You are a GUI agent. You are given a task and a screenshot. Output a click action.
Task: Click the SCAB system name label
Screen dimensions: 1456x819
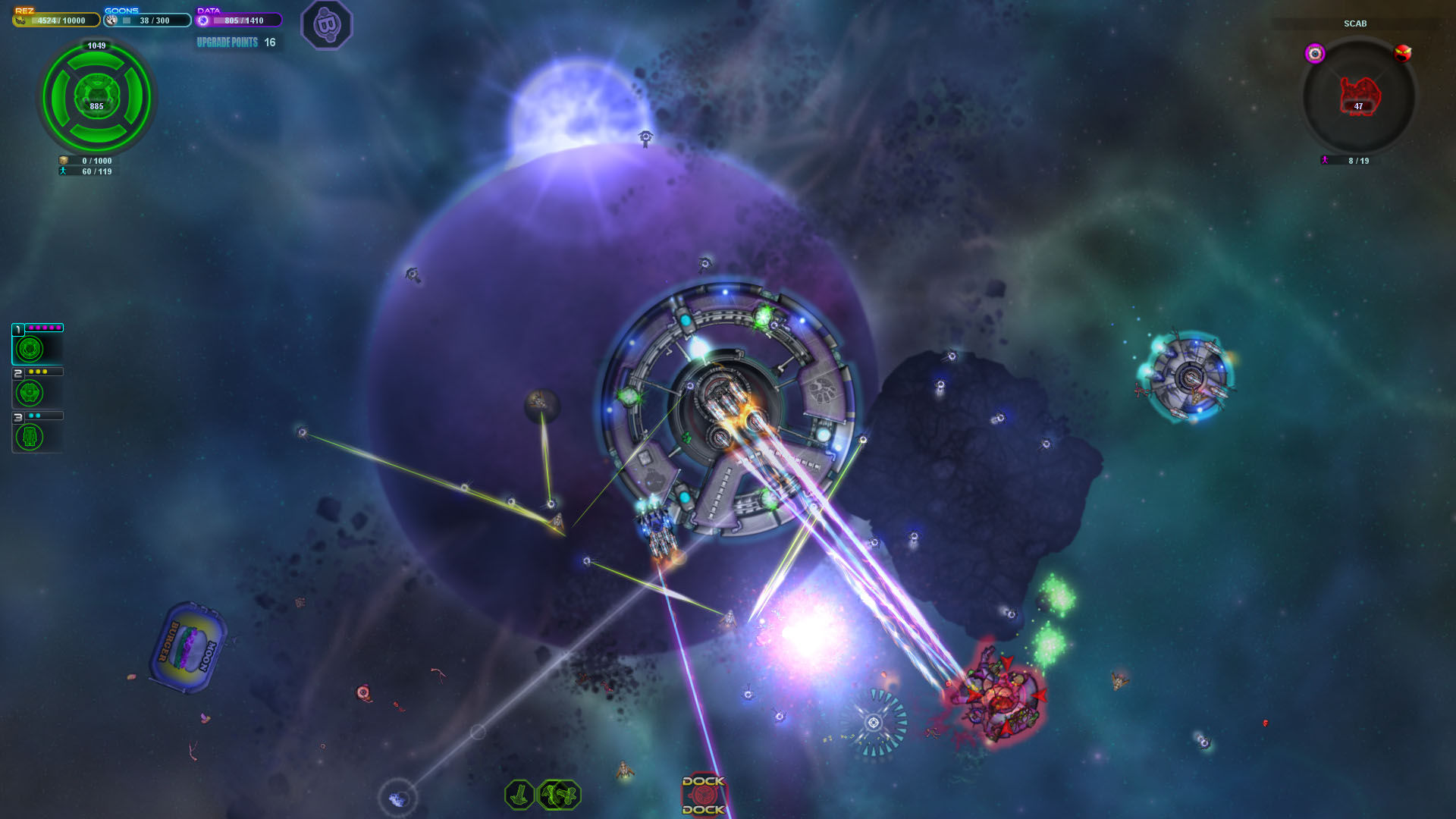(1356, 24)
